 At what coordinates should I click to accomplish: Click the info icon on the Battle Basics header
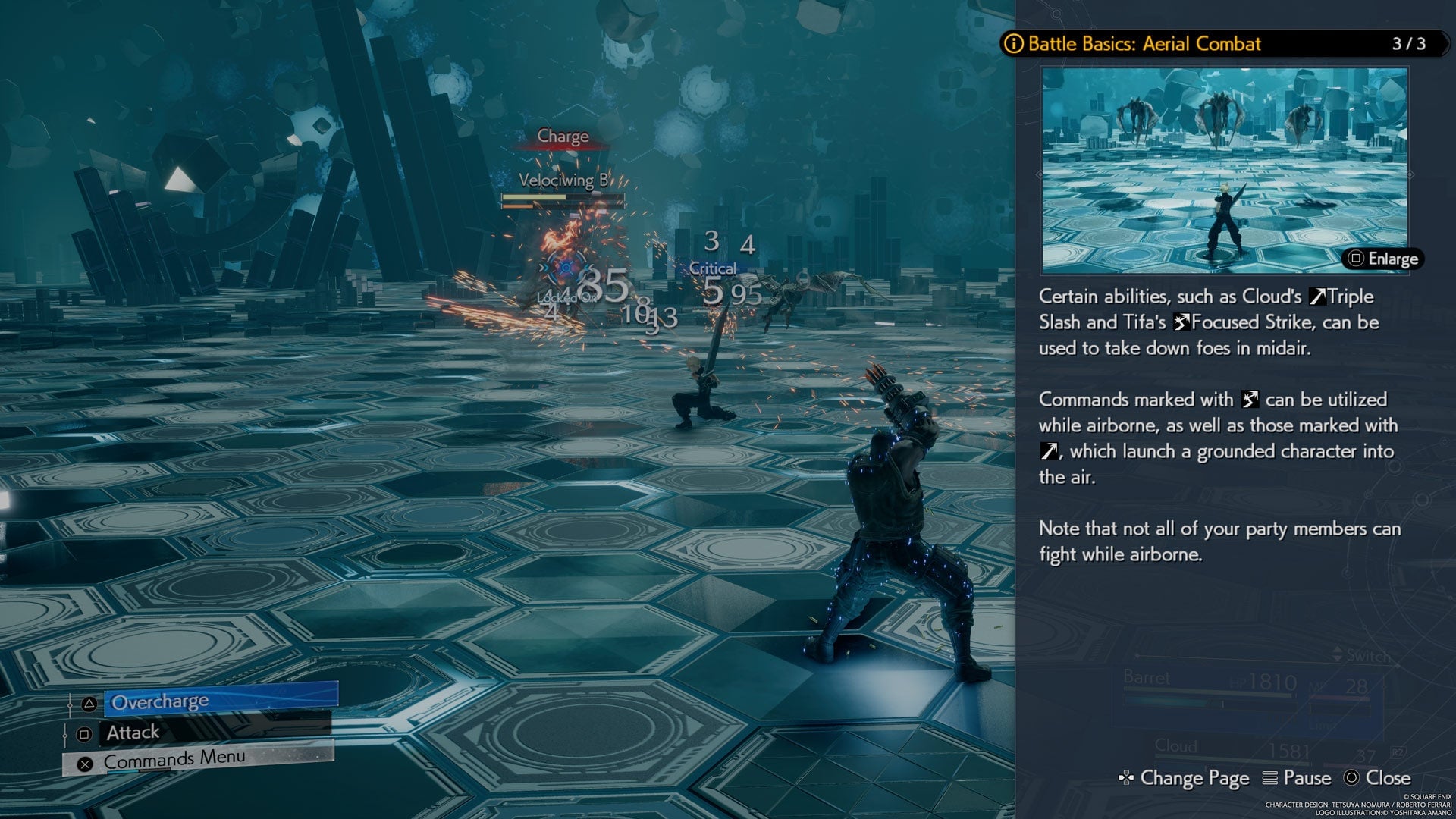(1014, 44)
